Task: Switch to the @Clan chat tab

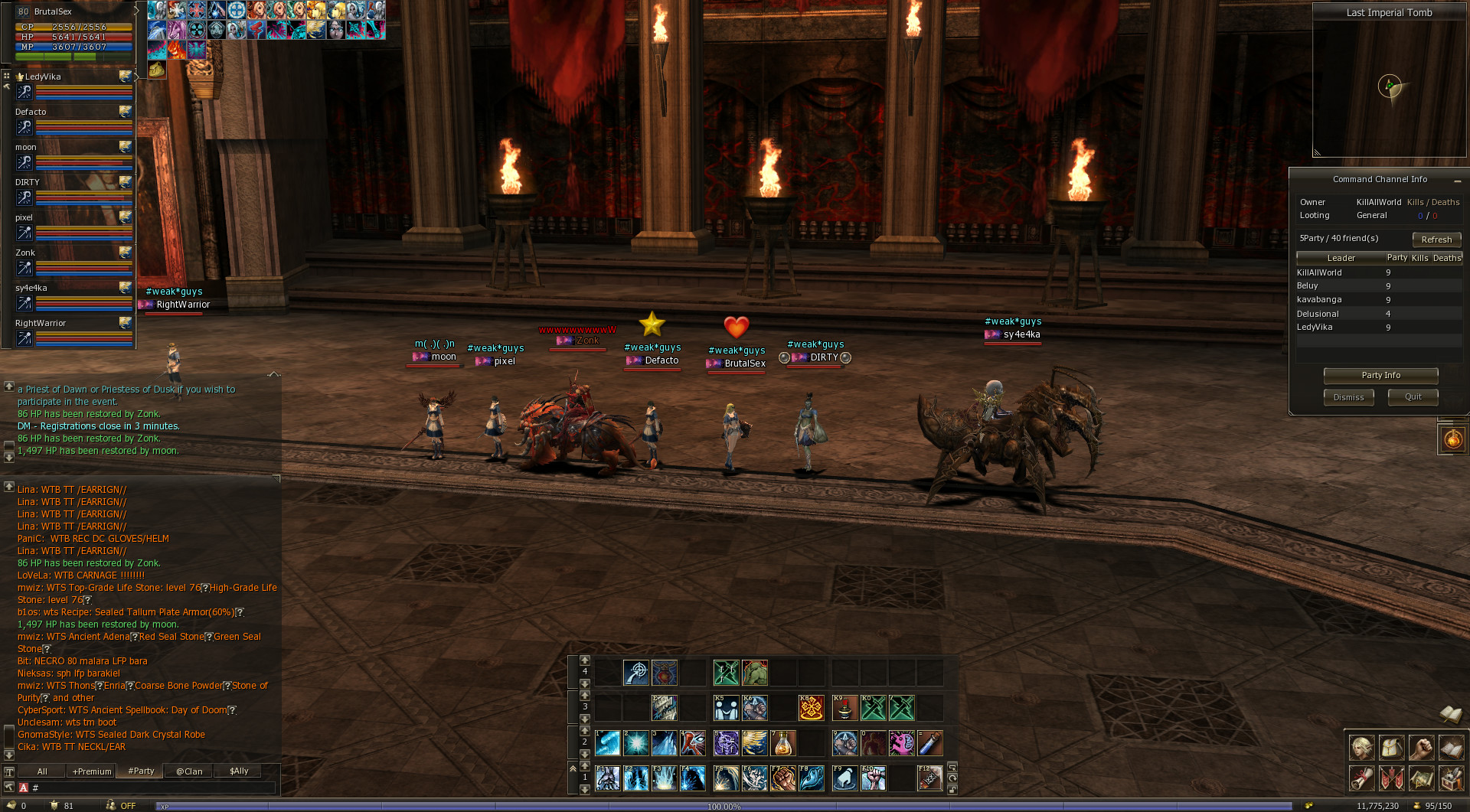Action: coord(189,771)
